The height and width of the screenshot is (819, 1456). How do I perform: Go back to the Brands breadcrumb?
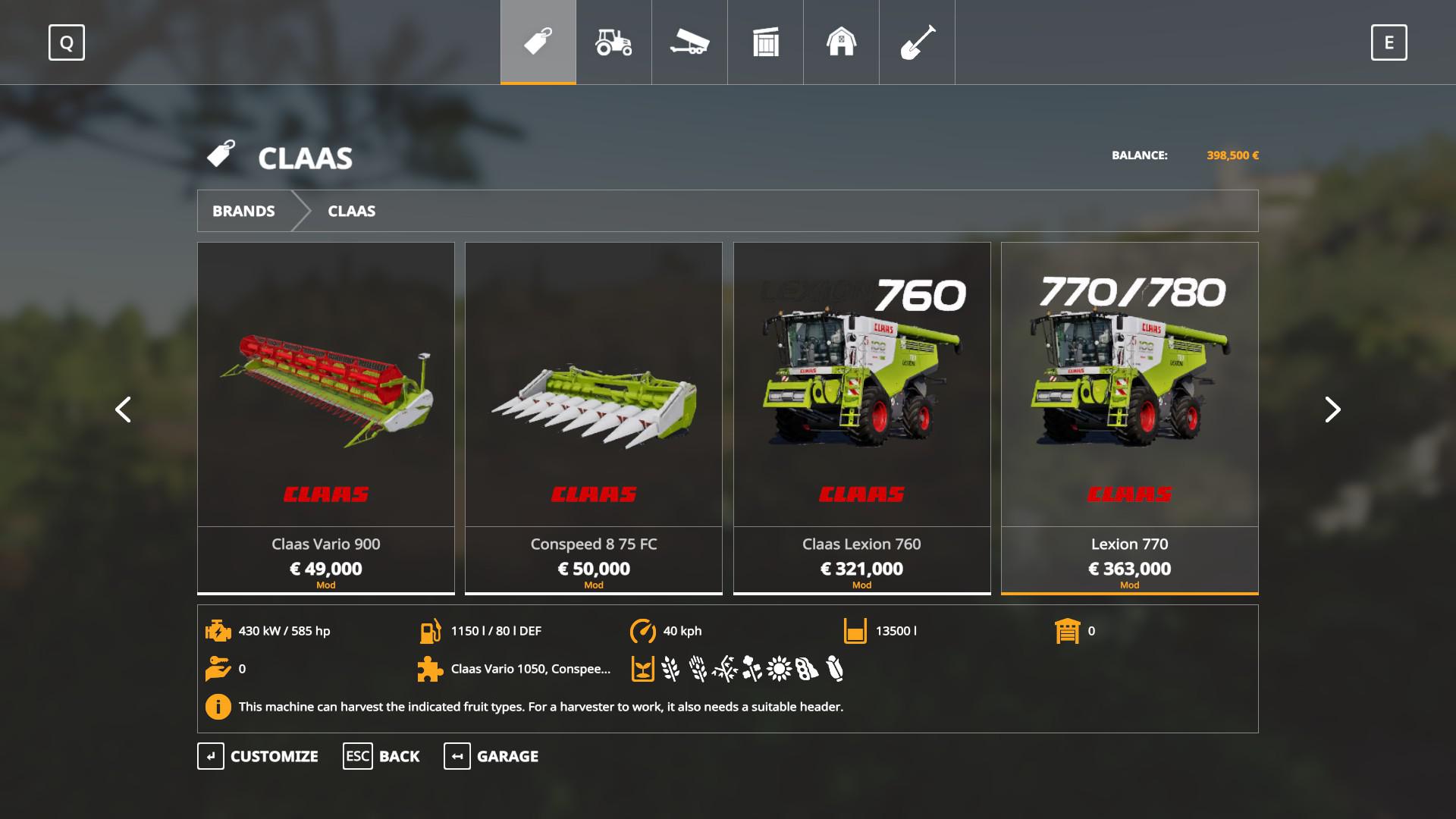[x=243, y=211]
